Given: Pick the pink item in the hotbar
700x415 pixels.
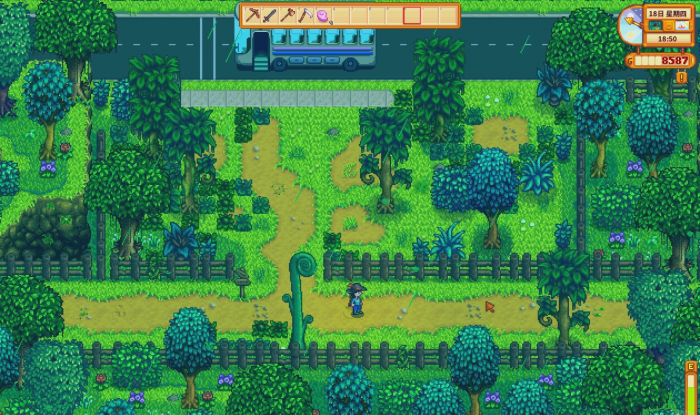Looking at the screenshot, I should pos(322,15).
